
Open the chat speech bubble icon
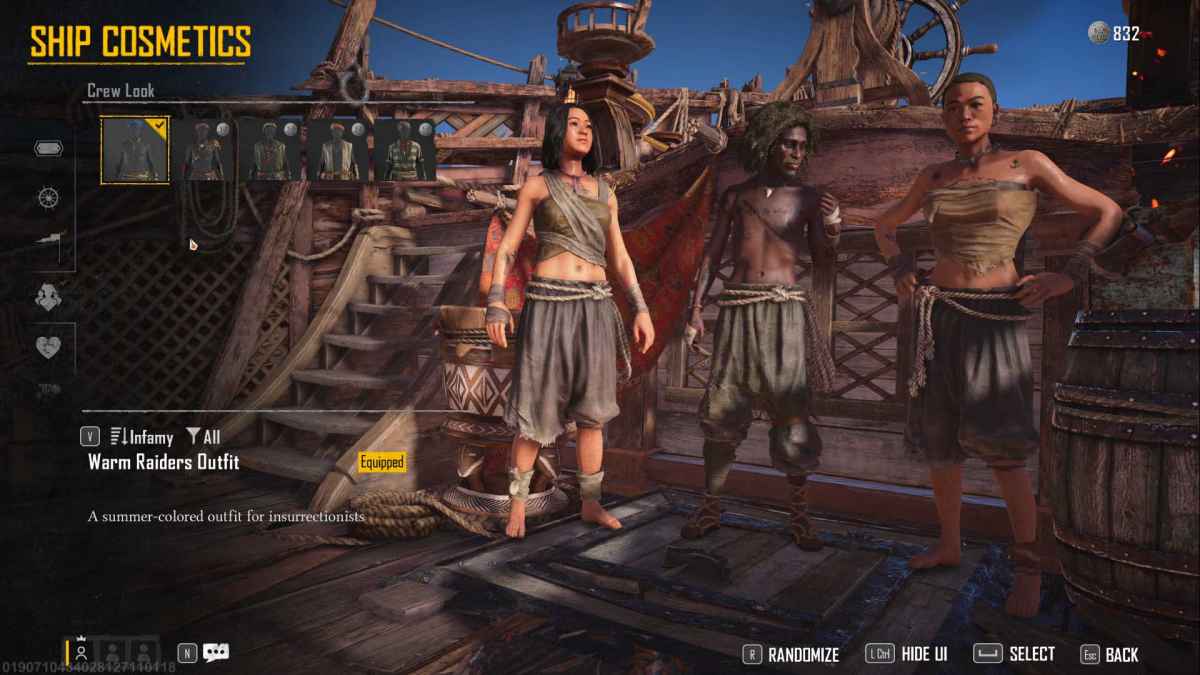point(216,653)
